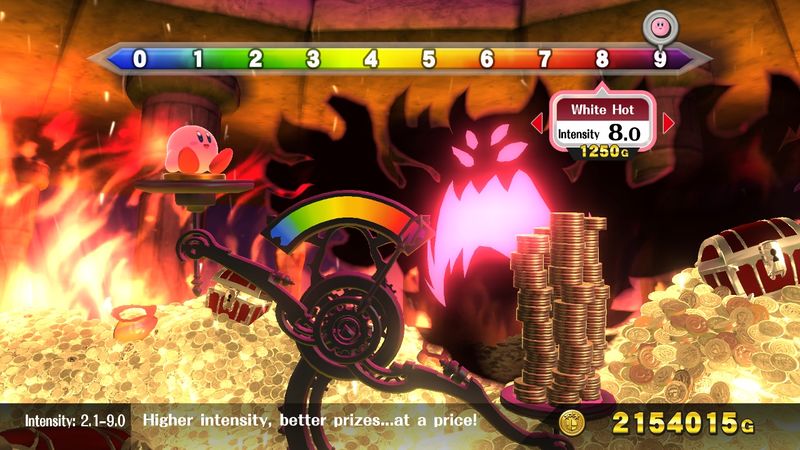Set intensity to 5 on the scale
The height and width of the screenshot is (450, 800).
coord(429,59)
